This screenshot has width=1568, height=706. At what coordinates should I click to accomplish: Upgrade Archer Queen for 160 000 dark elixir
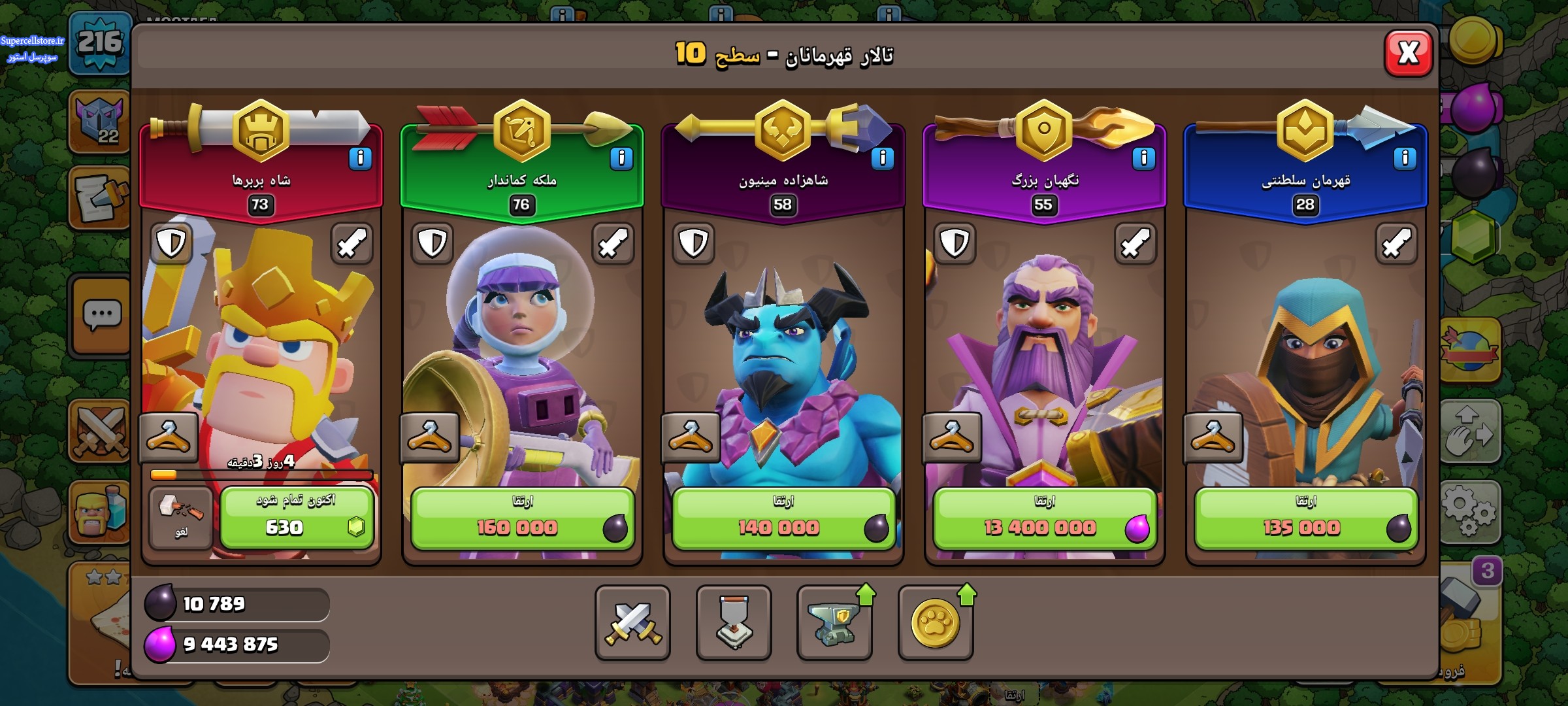[522, 518]
